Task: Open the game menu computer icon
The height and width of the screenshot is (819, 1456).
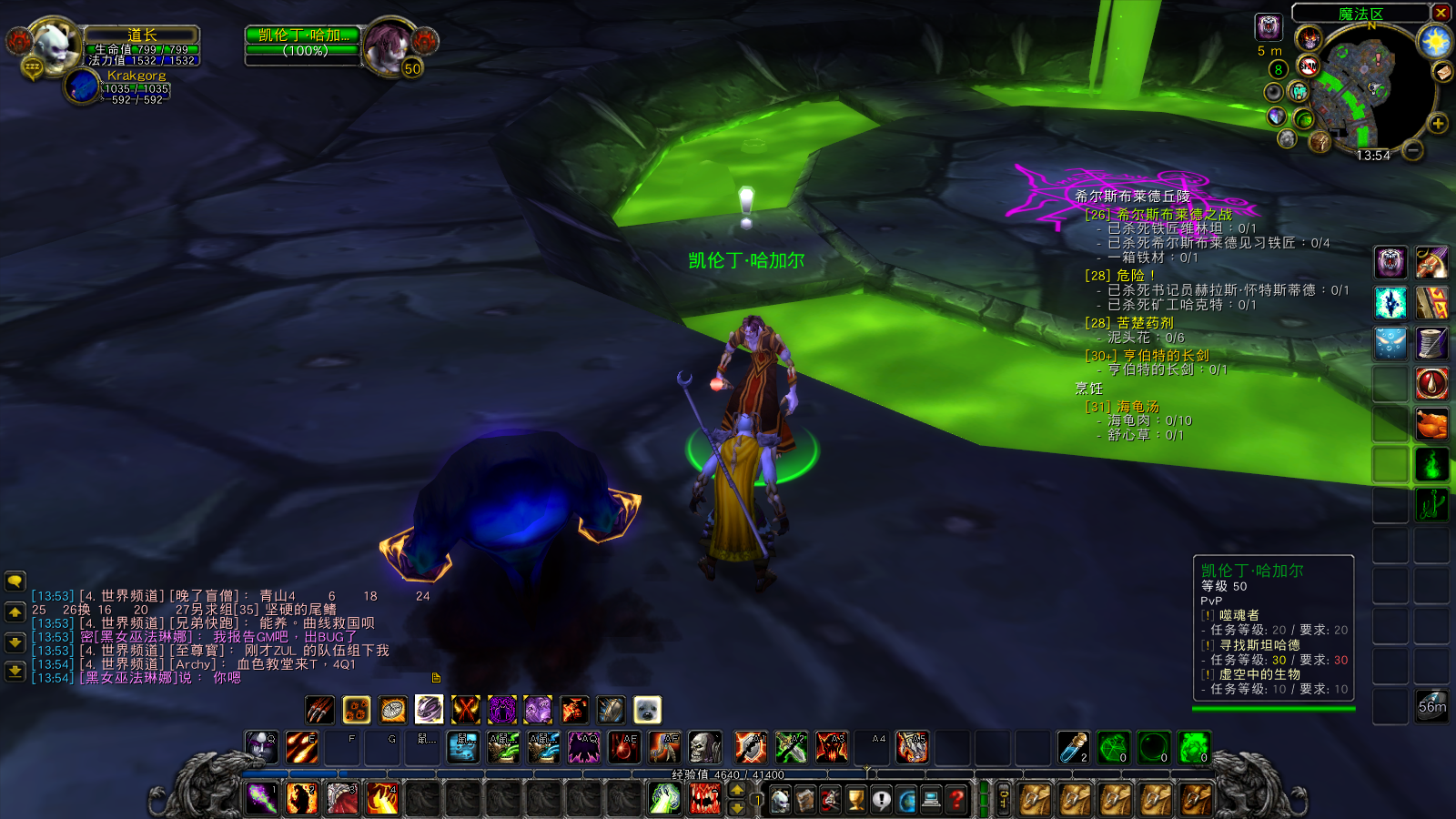Action: pos(930,799)
